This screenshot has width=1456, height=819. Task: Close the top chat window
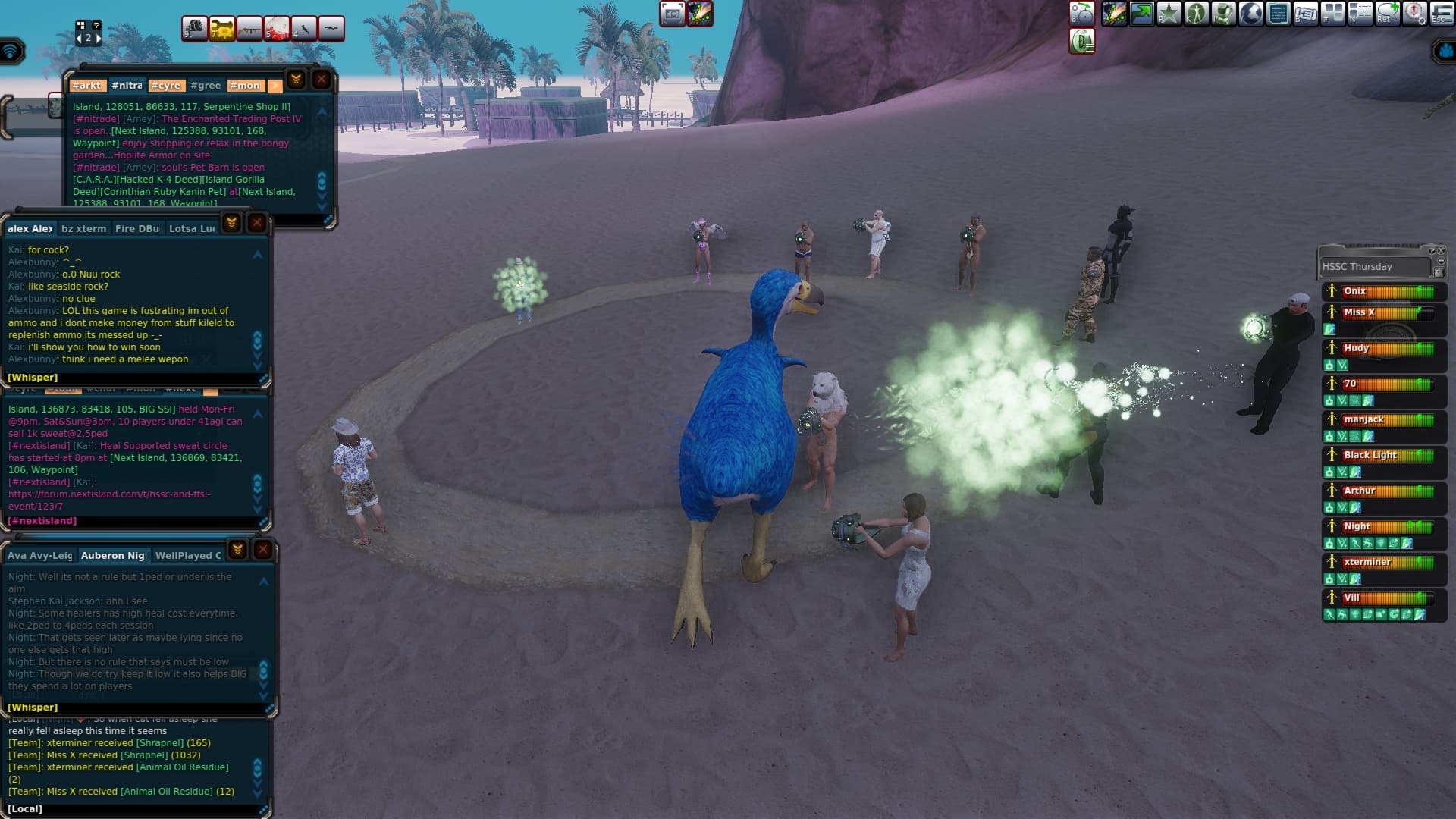point(322,79)
